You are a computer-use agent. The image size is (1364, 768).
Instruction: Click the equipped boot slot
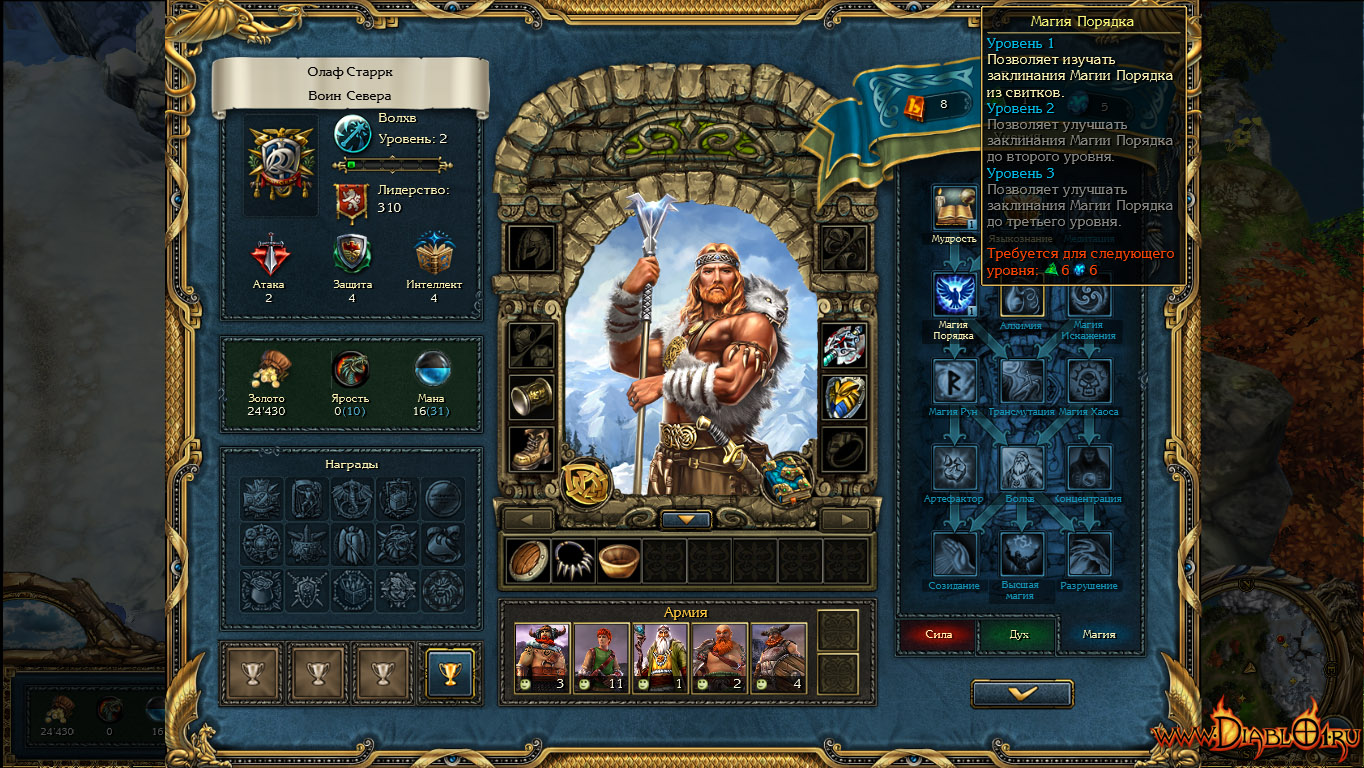pos(531,449)
